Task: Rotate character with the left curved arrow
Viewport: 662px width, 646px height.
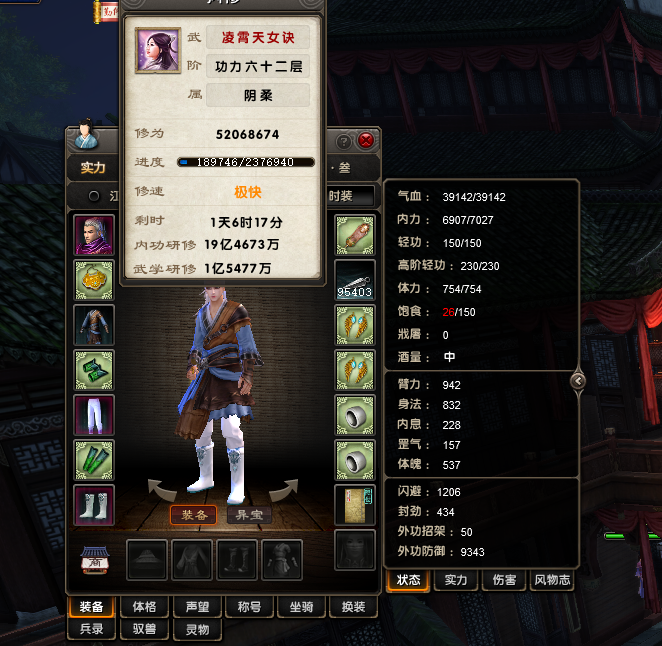Action: coord(162,489)
